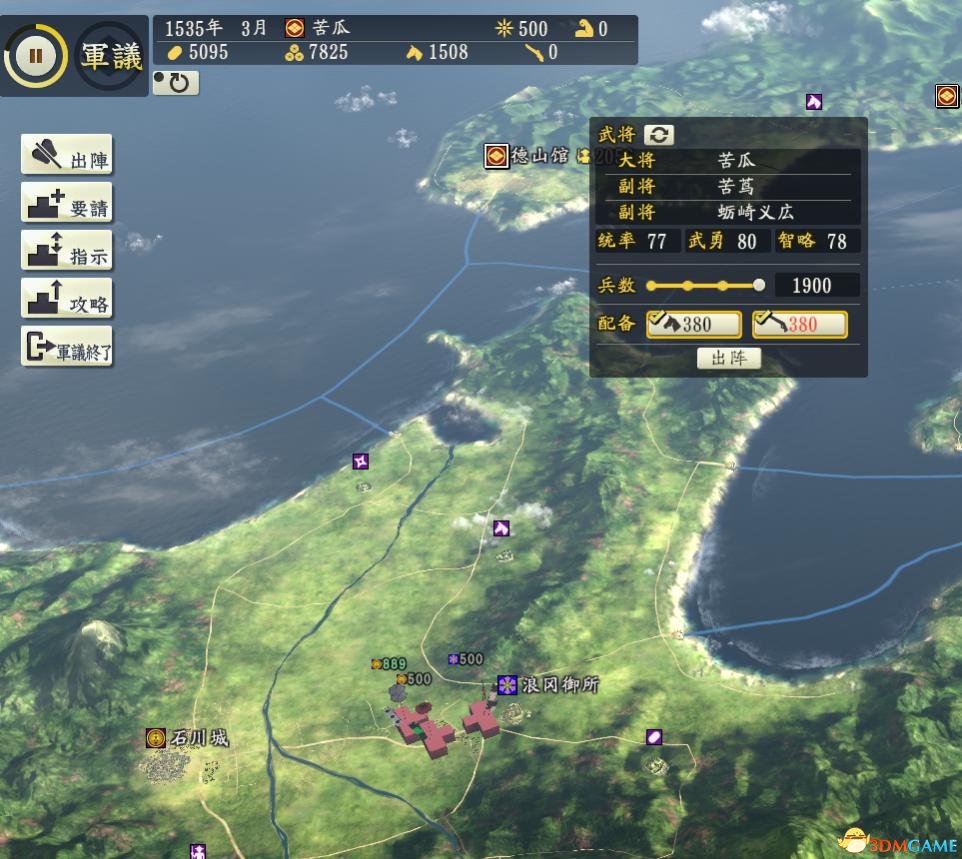Pause the game with the round pause button
This screenshot has width=962, height=859.
point(36,56)
